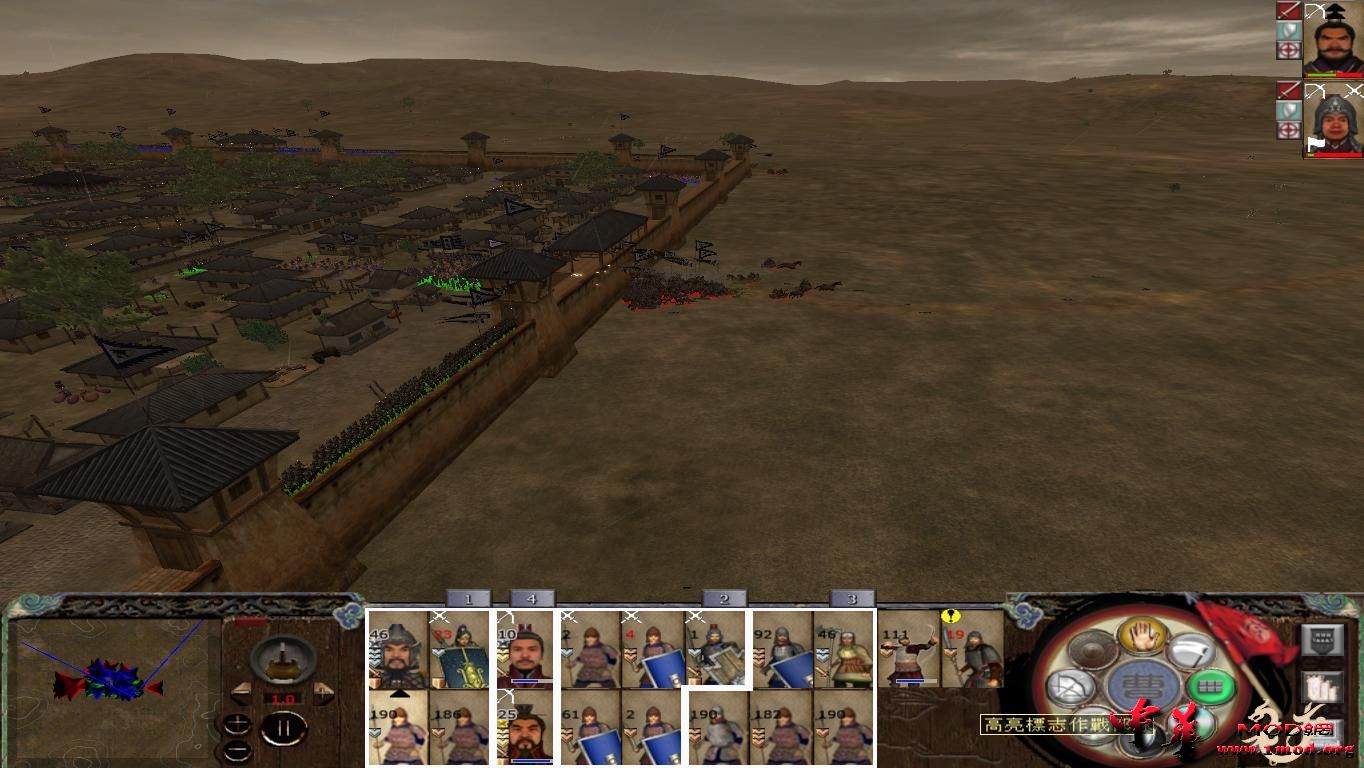
Task: Click the green unit-grouping grid icon
Action: tap(1213, 686)
